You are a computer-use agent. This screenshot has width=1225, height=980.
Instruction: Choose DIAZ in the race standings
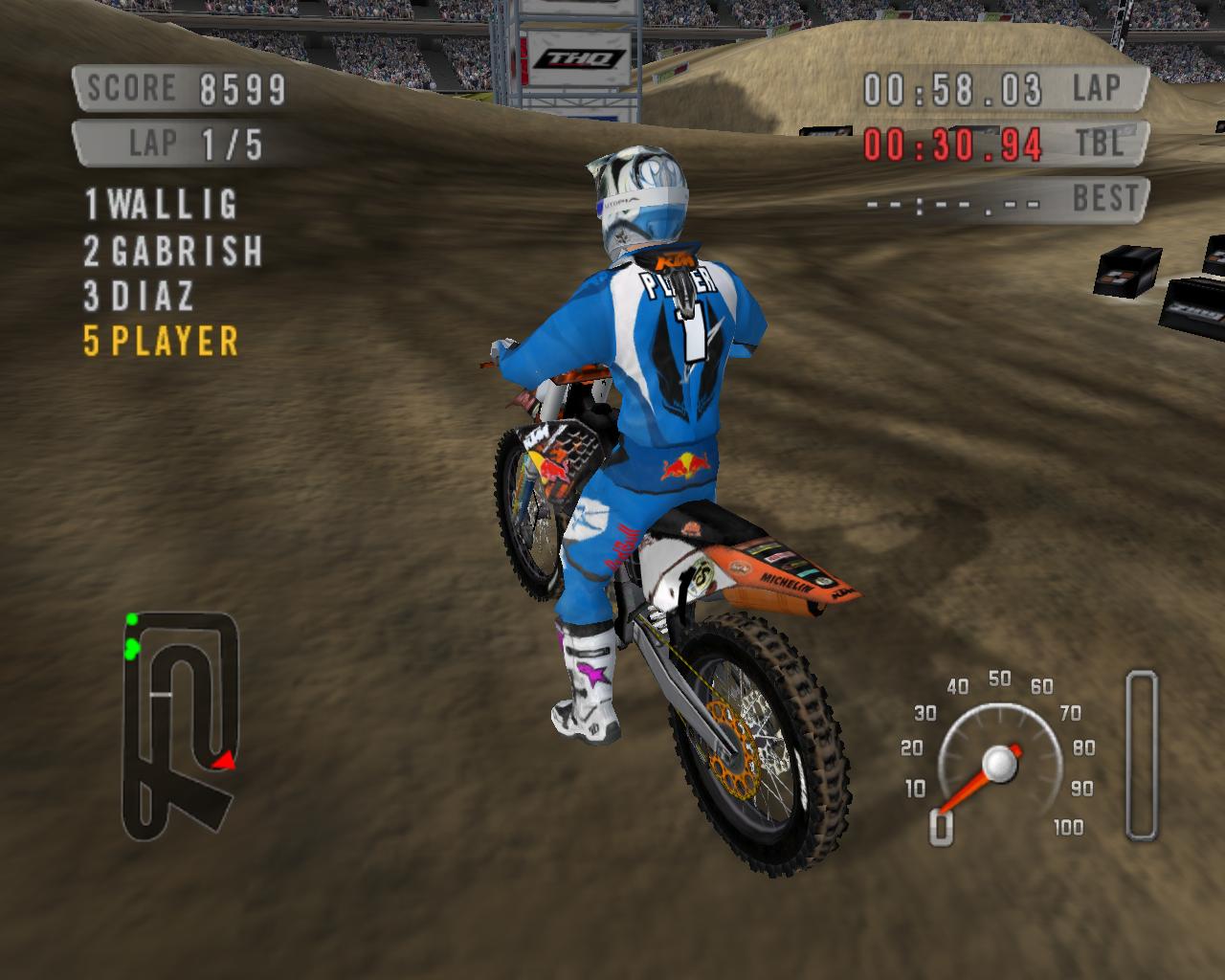click(x=139, y=296)
